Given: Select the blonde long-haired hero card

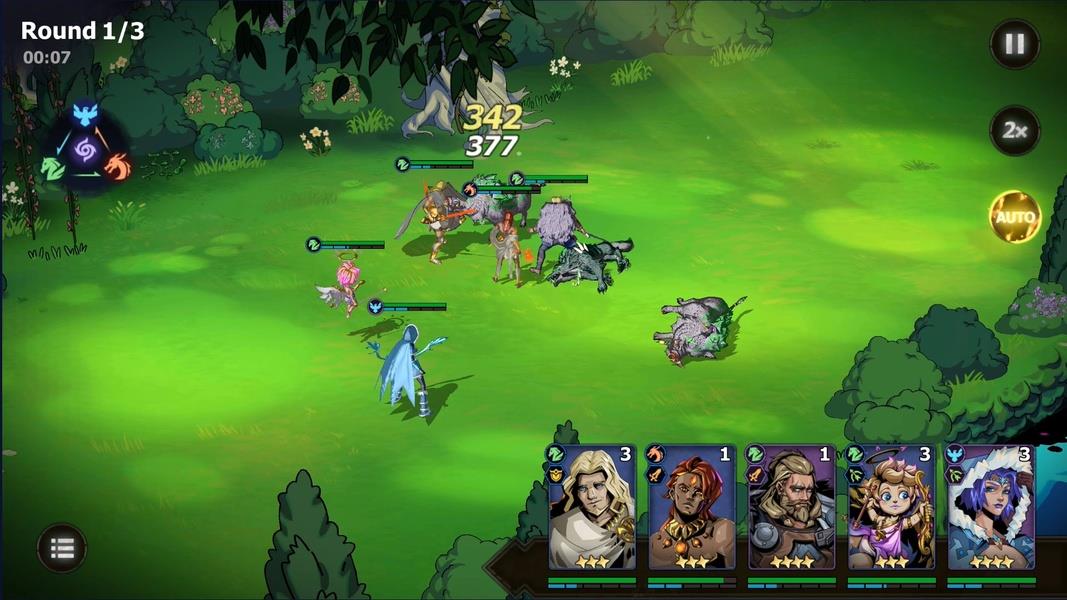Looking at the screenshot, I should pos(591,508).
